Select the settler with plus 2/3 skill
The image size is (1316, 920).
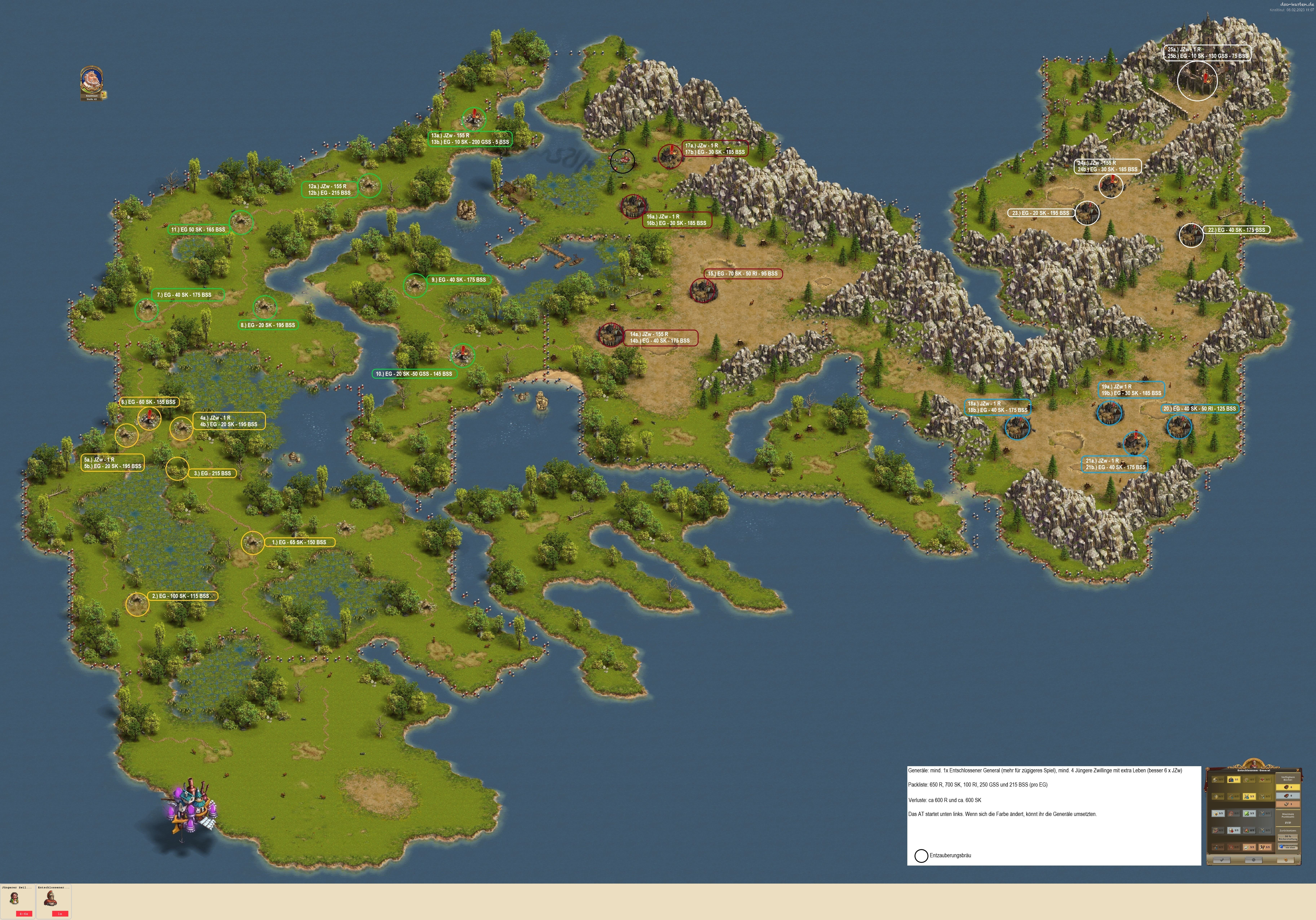click(x=1249, y=830)
